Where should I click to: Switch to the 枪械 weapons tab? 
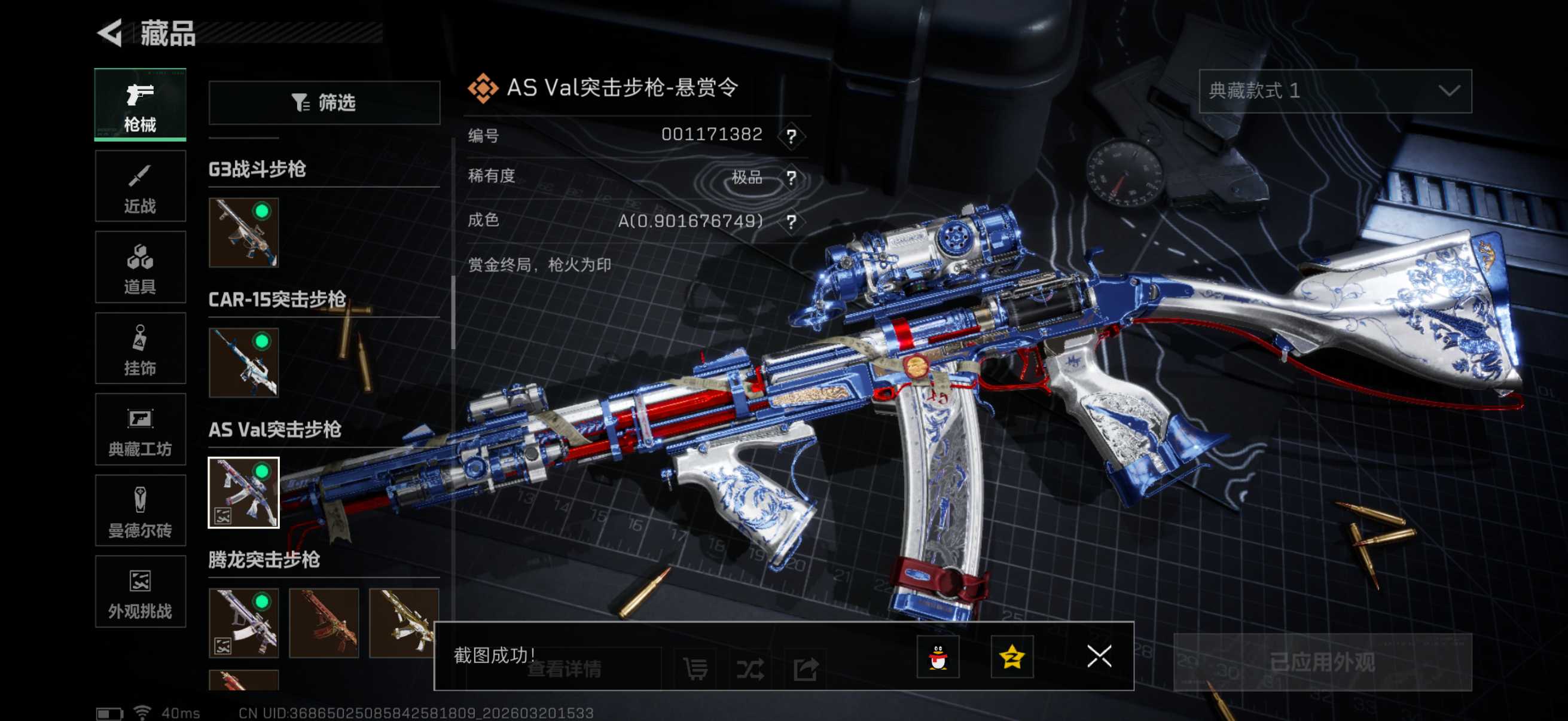(140, 105)
